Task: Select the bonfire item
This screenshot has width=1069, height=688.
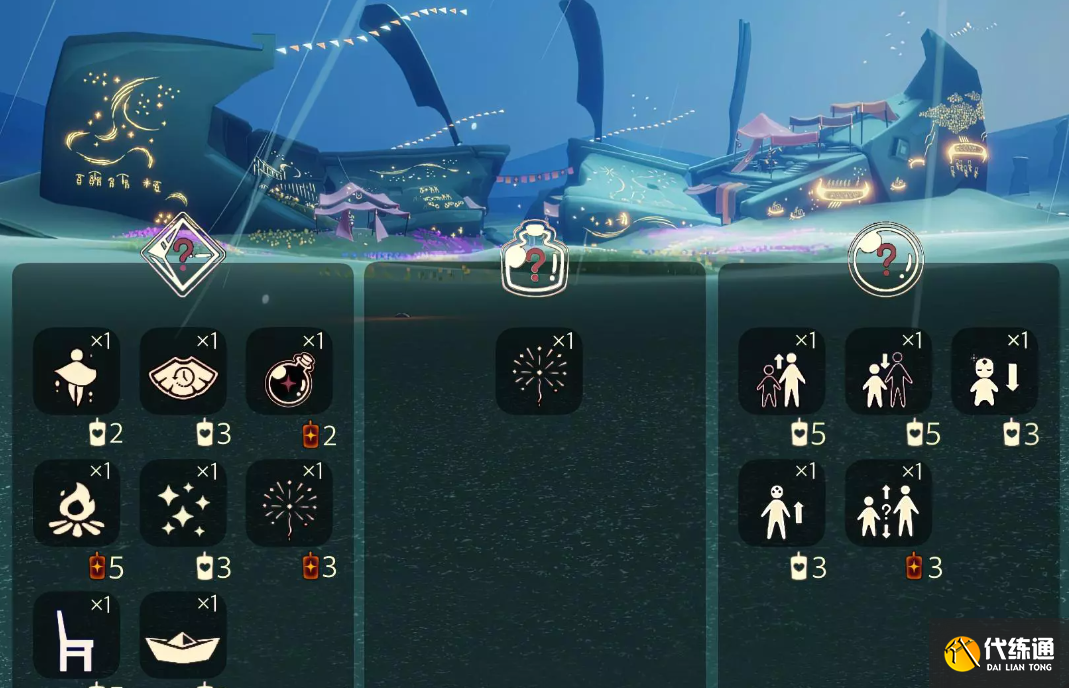Action: tap(77, 503)
